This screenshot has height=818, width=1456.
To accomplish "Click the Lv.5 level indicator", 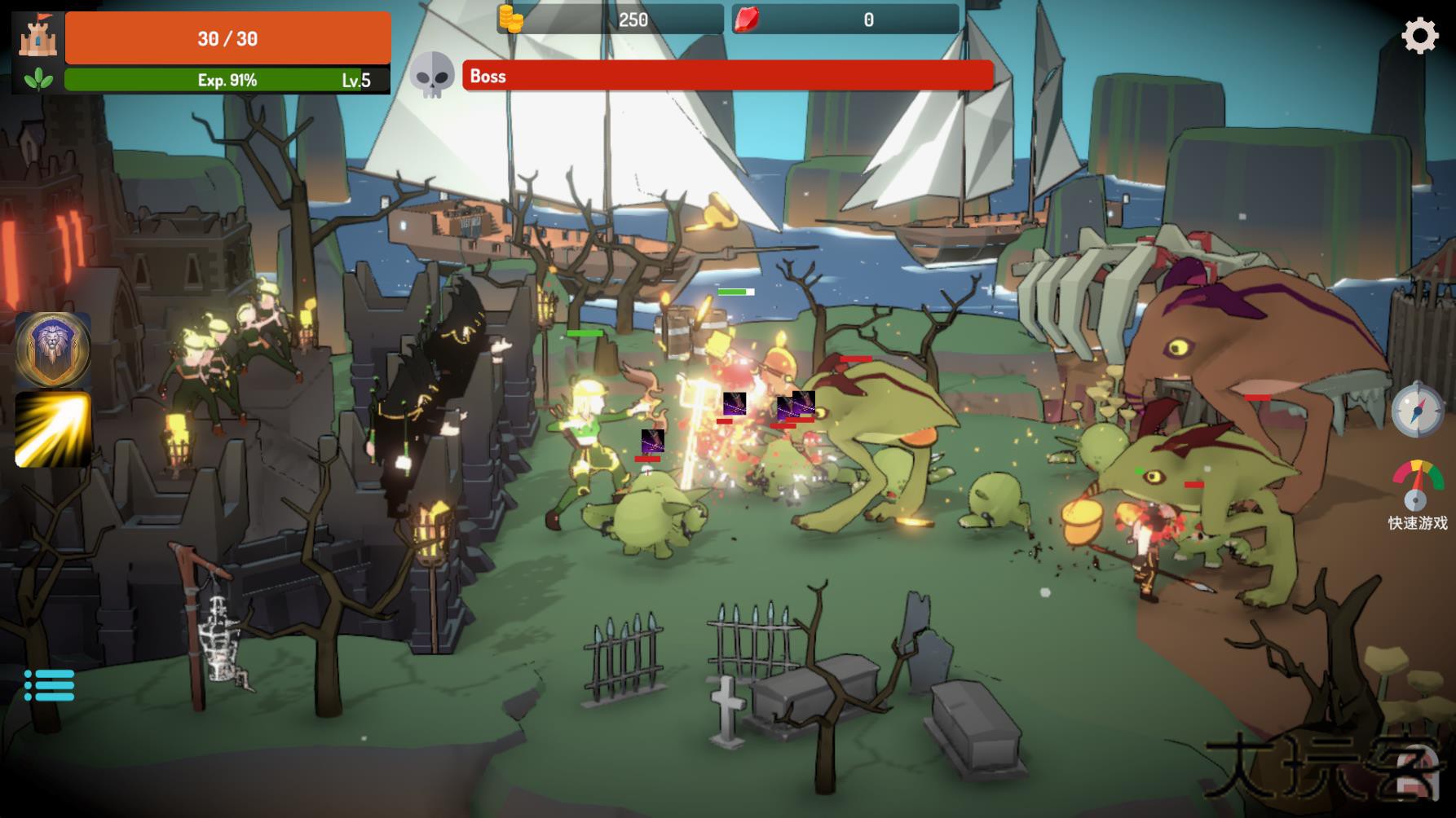I will coord(356,81).
